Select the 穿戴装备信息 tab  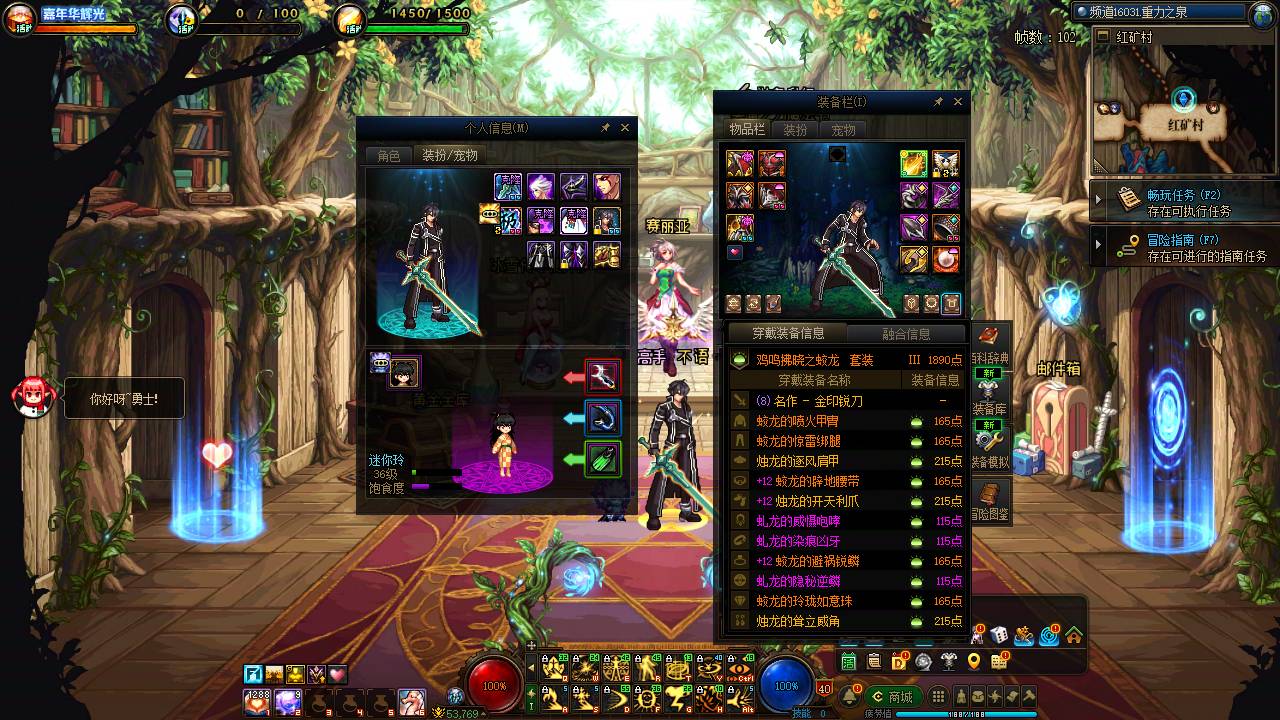coord(788,333)
